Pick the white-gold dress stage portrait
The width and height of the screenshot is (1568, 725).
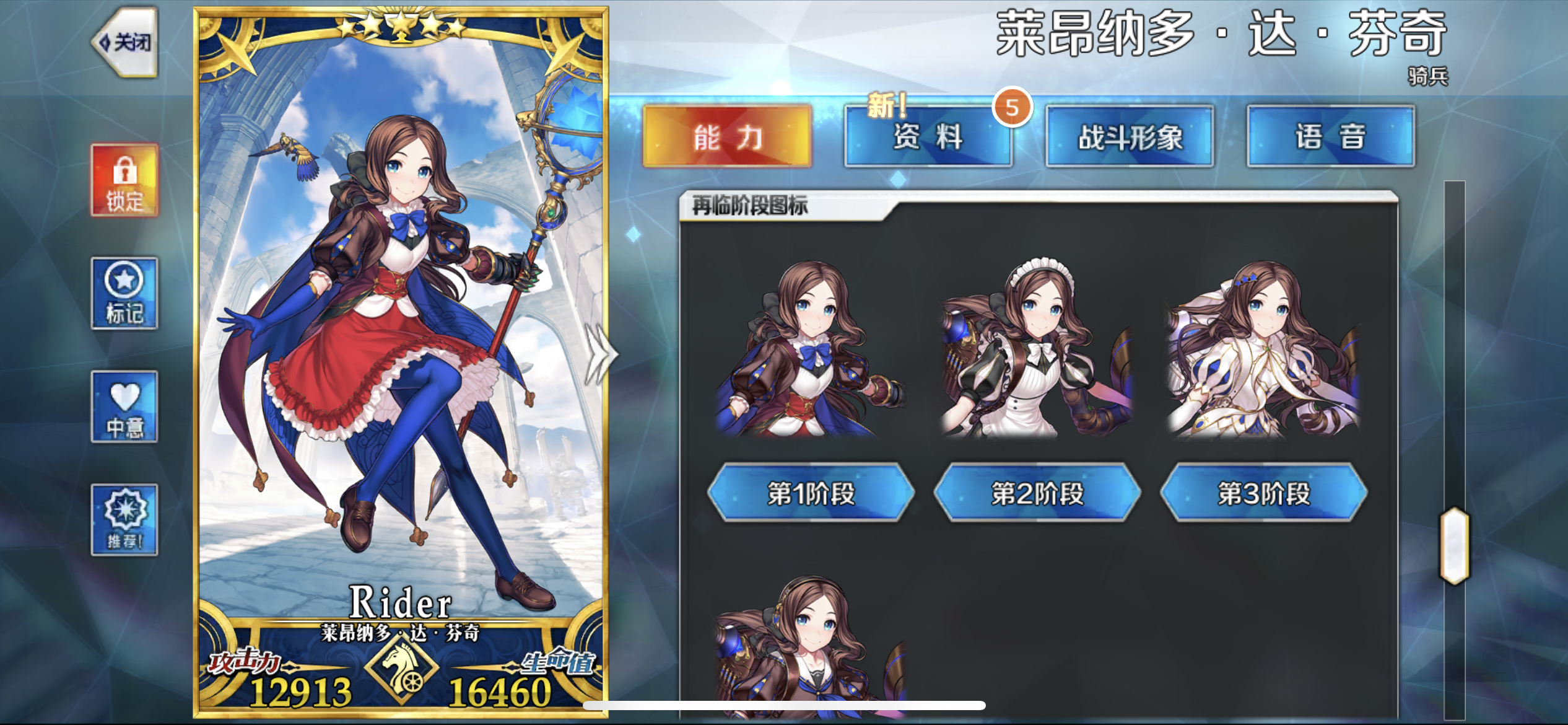pos(1263,350)
